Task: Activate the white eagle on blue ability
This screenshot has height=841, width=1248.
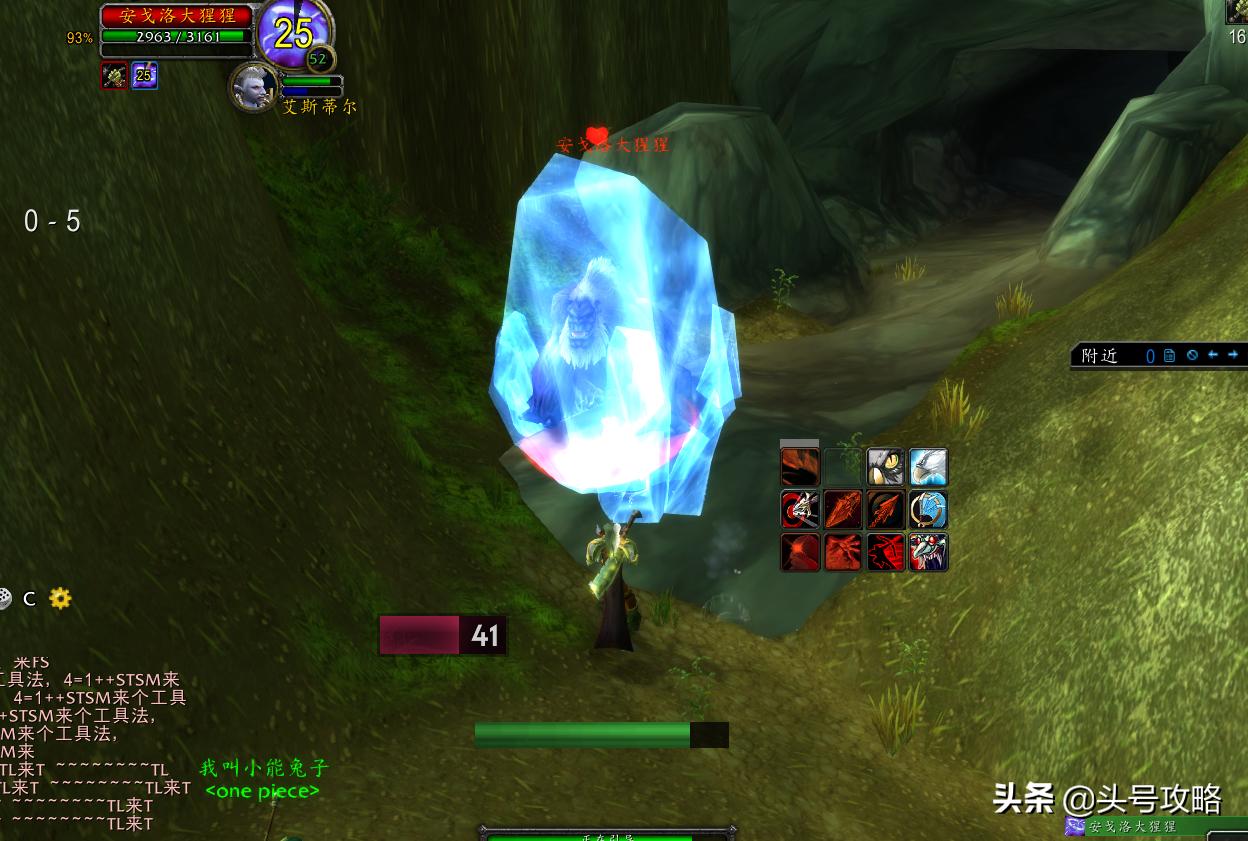Action: click(928, 467)
